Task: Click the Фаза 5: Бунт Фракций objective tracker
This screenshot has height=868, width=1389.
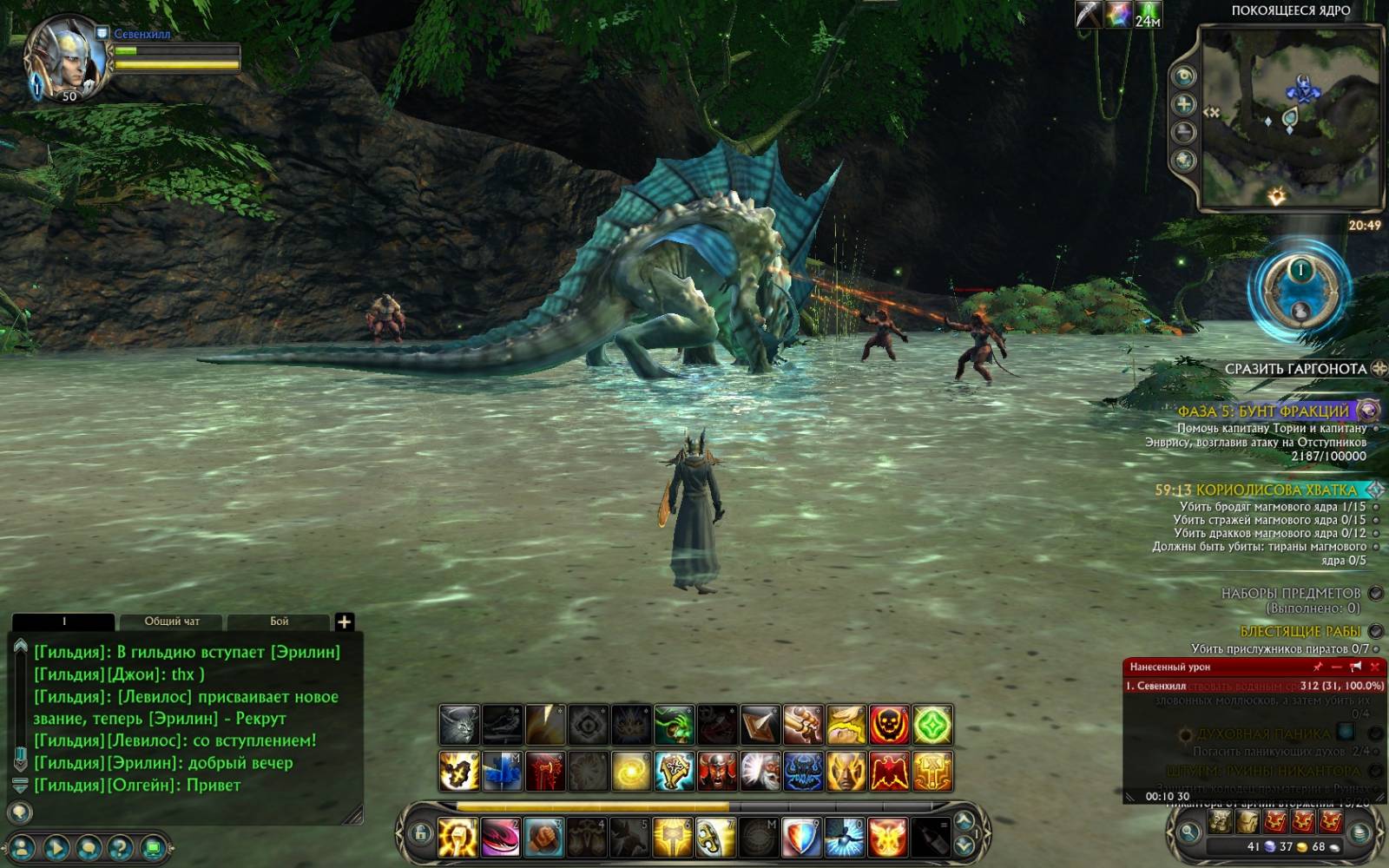Action: (x=1263, y=411)
